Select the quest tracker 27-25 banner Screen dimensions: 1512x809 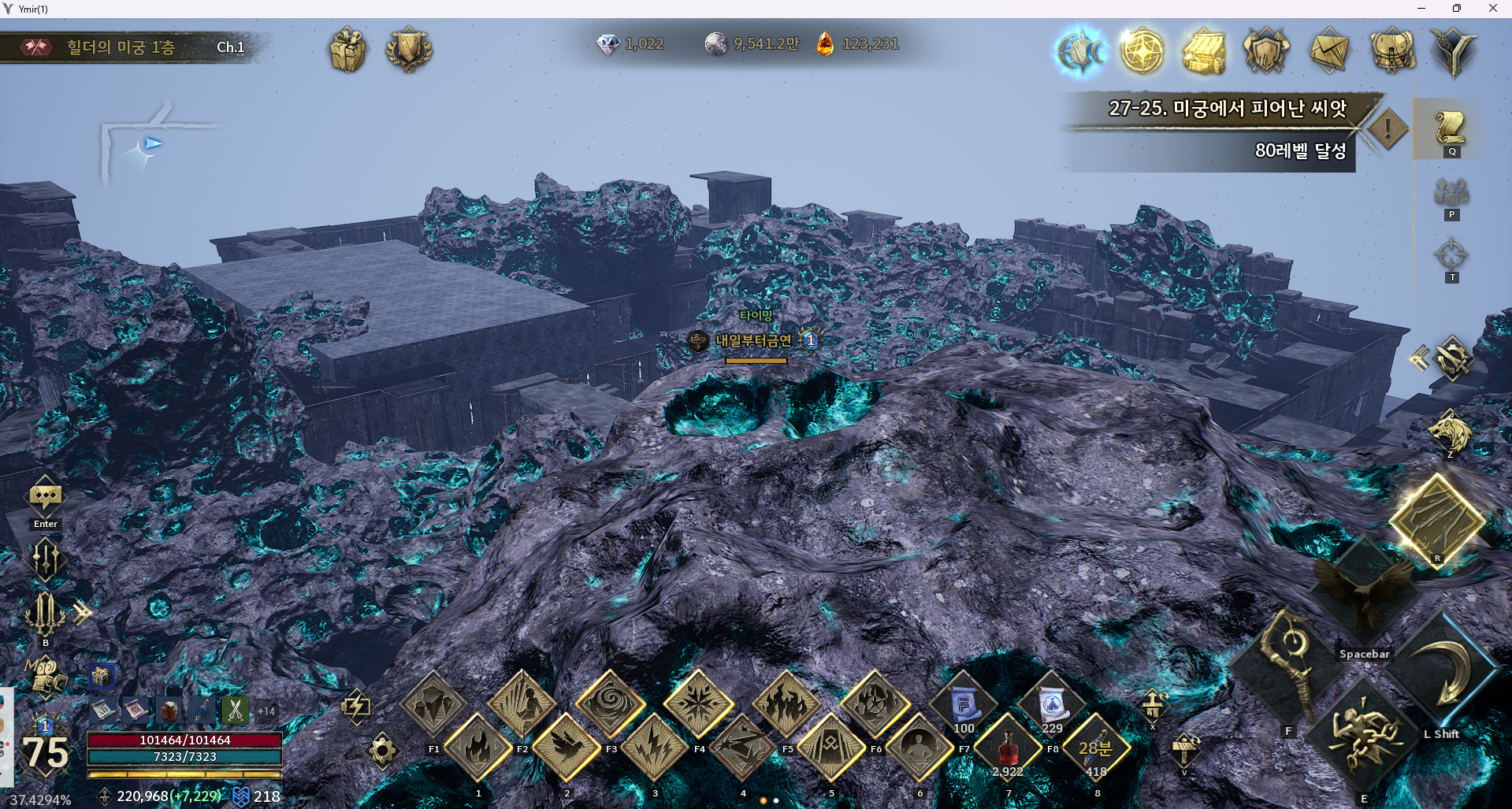pyautogui.click(x=1226, y=109)
